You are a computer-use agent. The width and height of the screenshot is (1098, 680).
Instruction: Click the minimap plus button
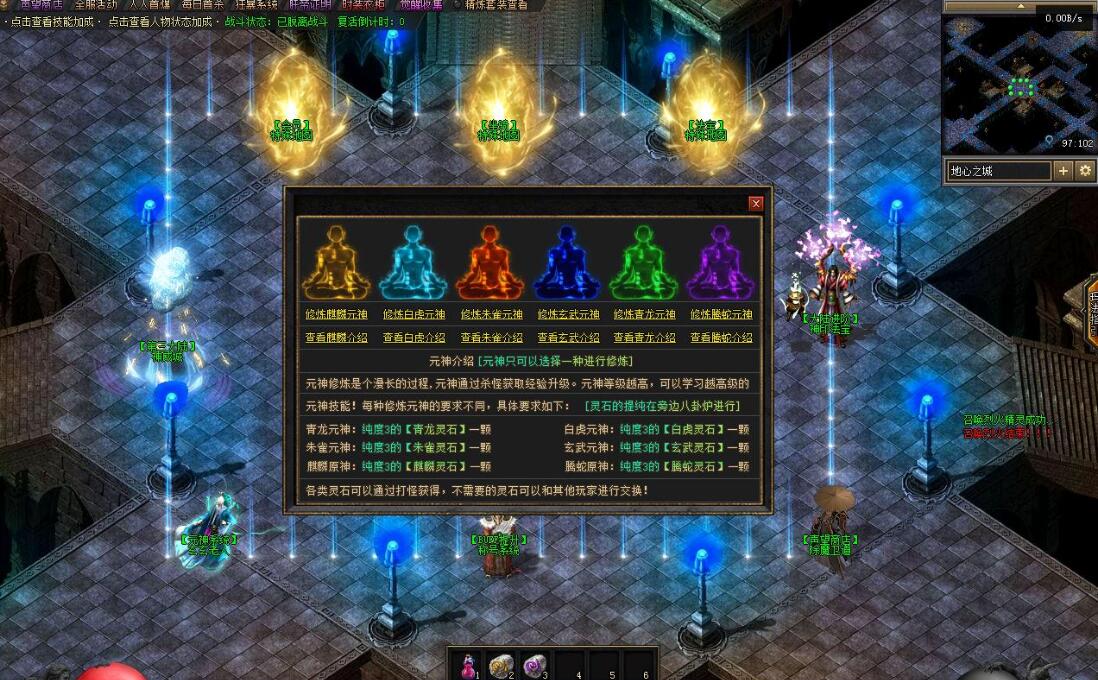tap(1063, 171)
